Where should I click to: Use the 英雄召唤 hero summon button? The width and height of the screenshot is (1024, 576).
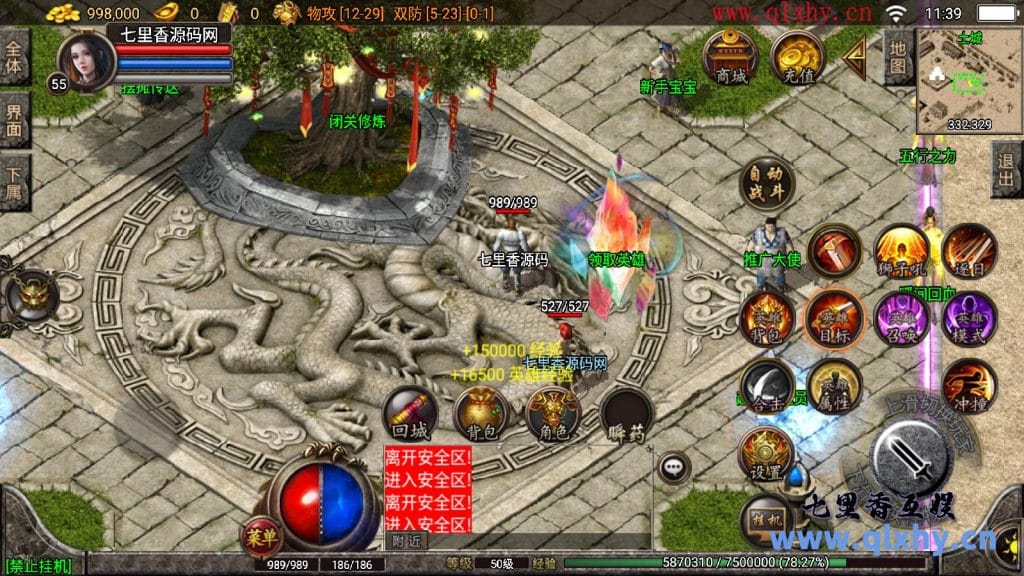(901, 317)
